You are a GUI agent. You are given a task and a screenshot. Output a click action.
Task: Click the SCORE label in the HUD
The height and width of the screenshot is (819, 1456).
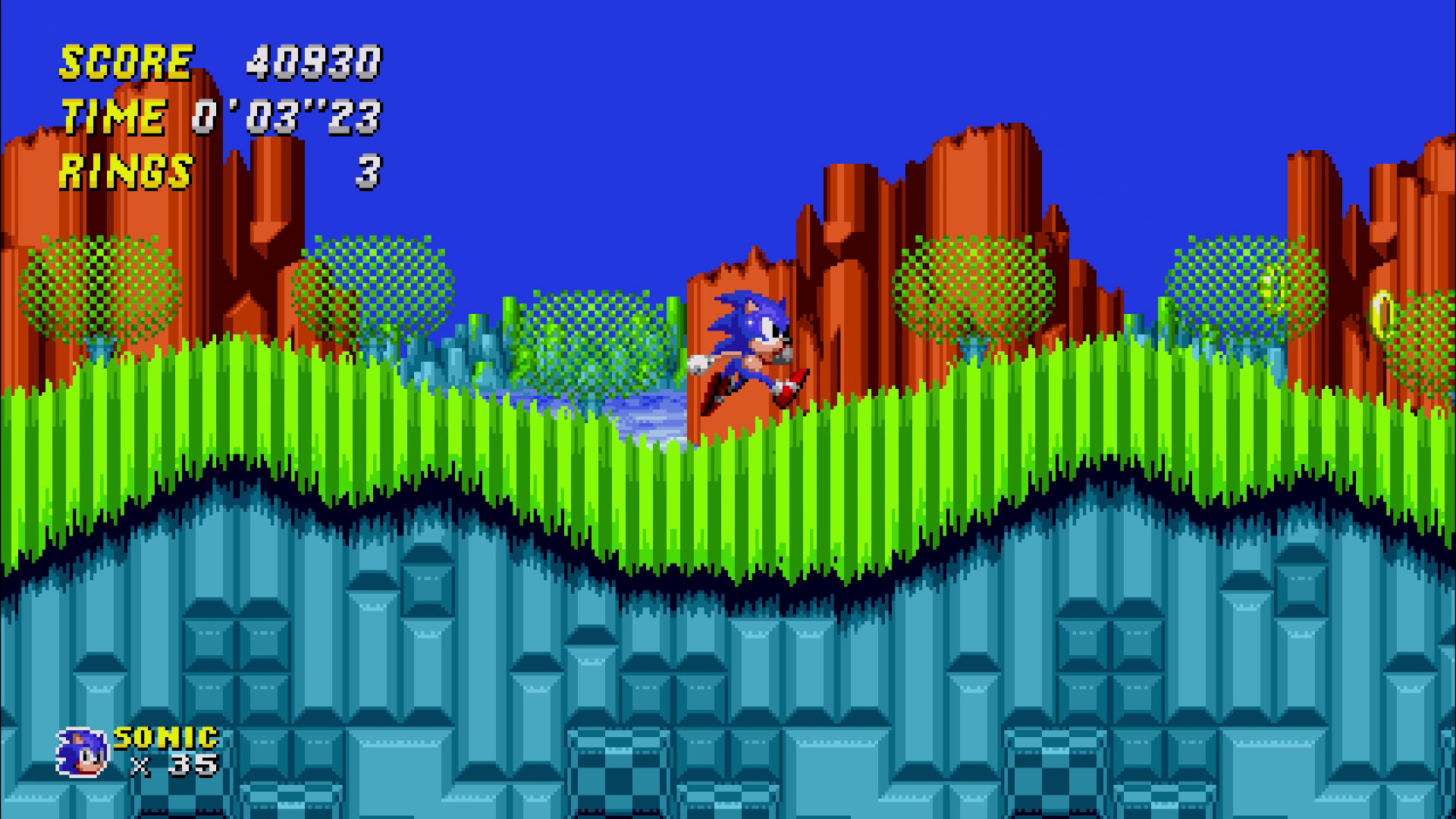[125, 62]
